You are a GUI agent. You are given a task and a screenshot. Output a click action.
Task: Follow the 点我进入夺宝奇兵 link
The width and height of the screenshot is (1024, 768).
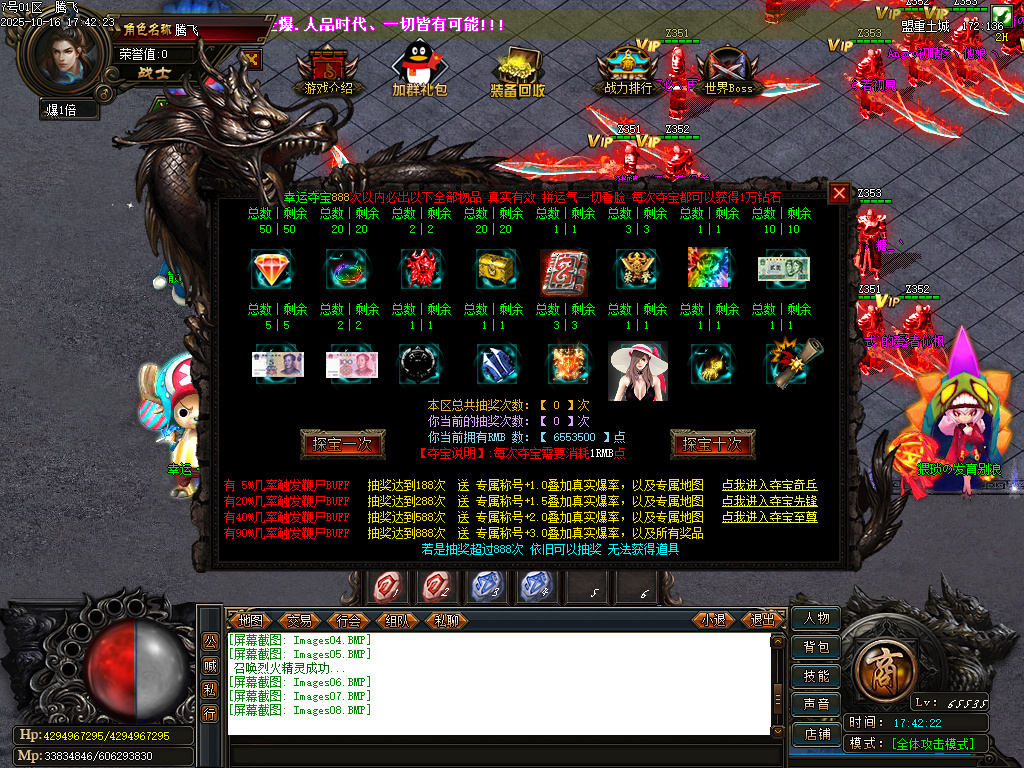tap(769, 485)
